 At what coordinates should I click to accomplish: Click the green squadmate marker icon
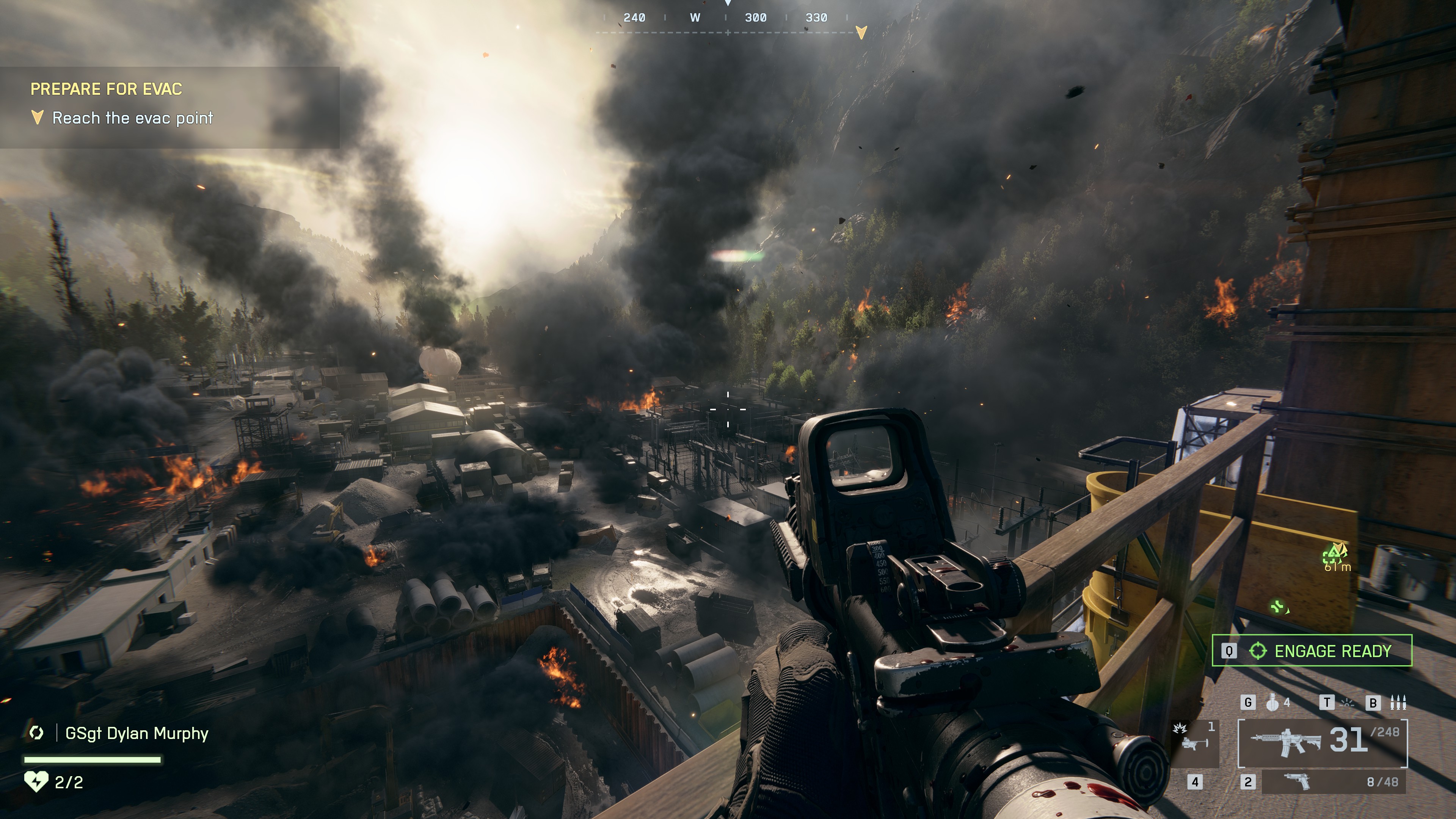[x=1278, y=607]
